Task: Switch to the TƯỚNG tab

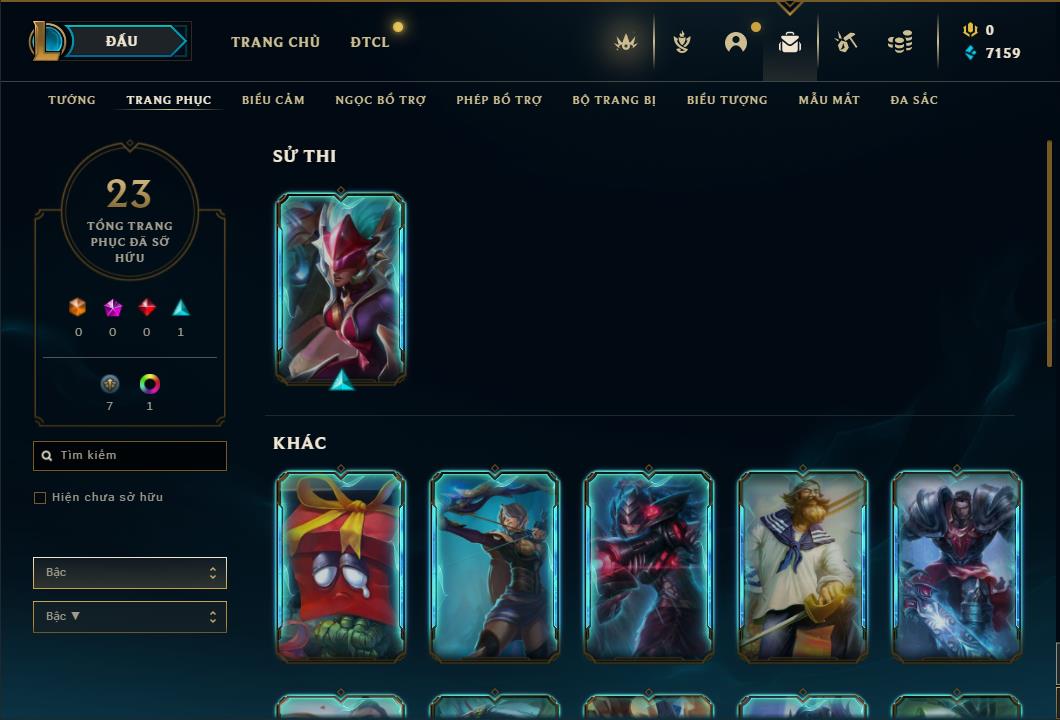Action: (72, 100)
